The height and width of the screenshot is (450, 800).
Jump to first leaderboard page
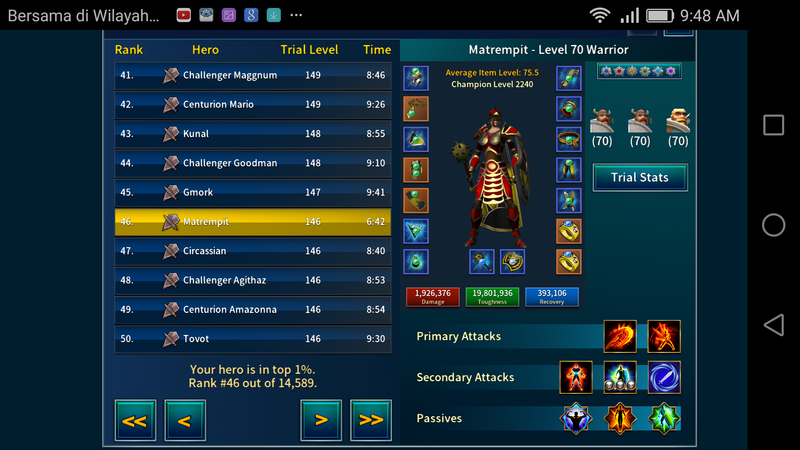tap(135, 420)
